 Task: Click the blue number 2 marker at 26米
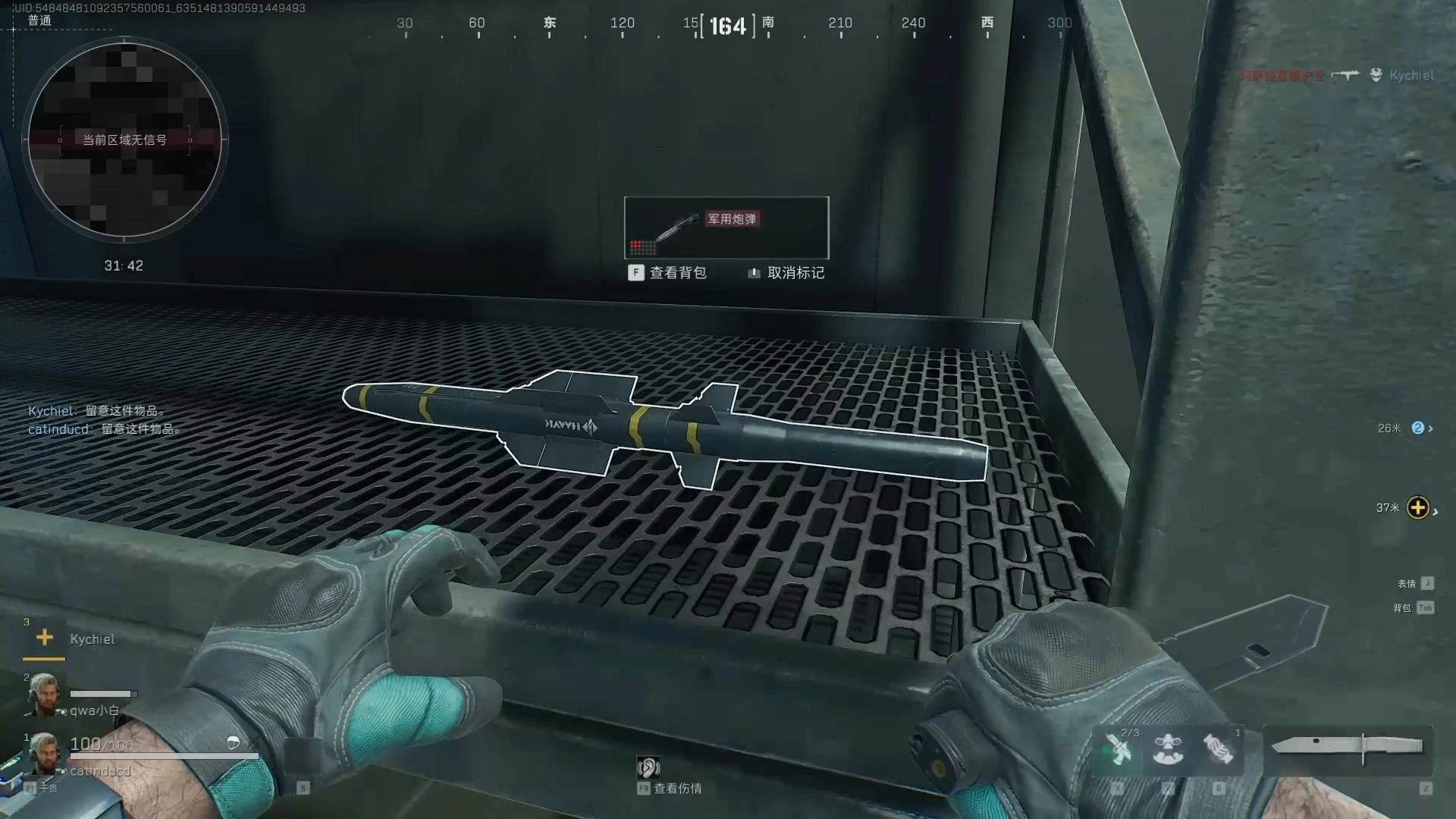[1417, 428]
